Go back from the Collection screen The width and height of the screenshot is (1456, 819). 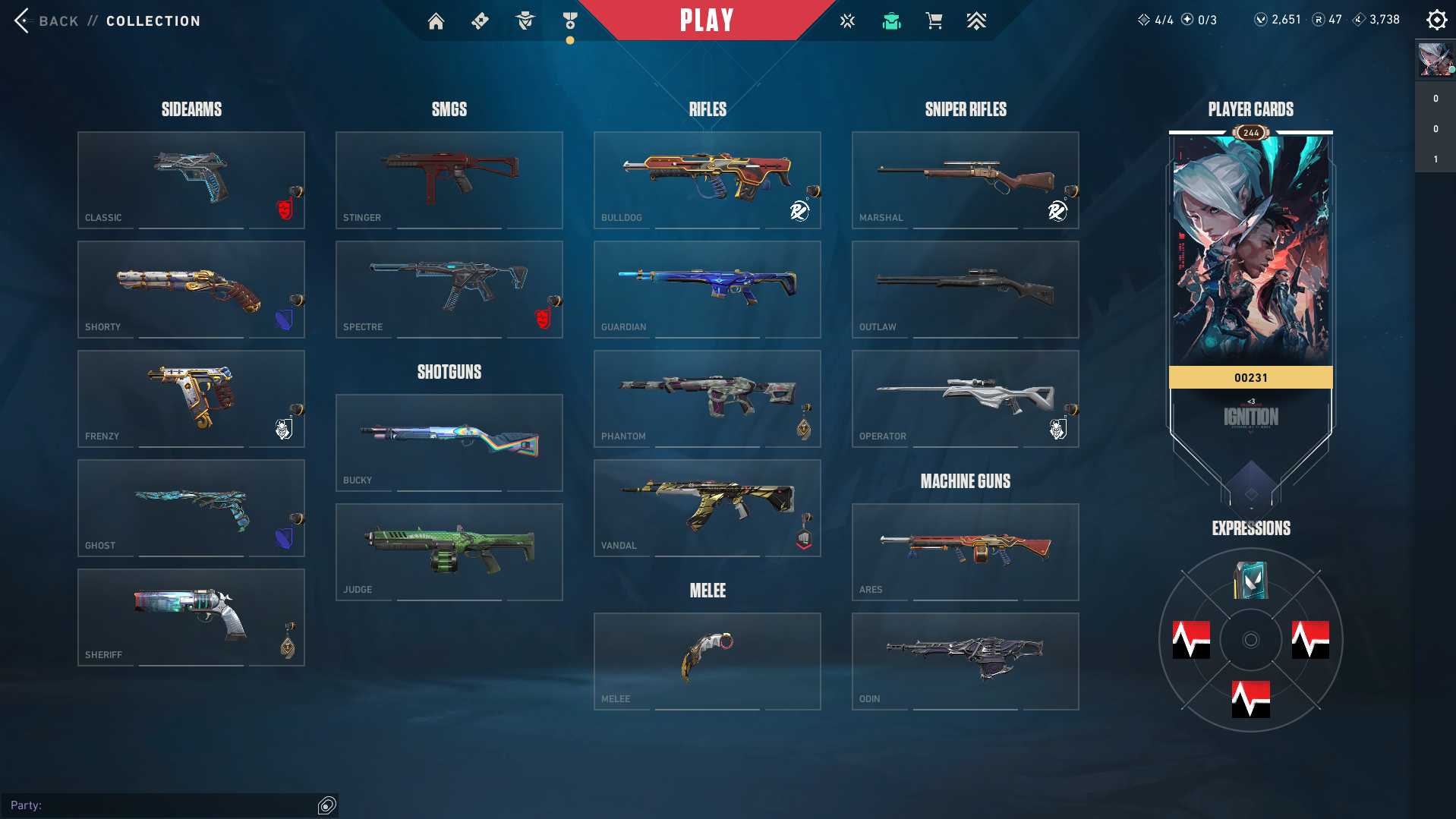[46, 20]
